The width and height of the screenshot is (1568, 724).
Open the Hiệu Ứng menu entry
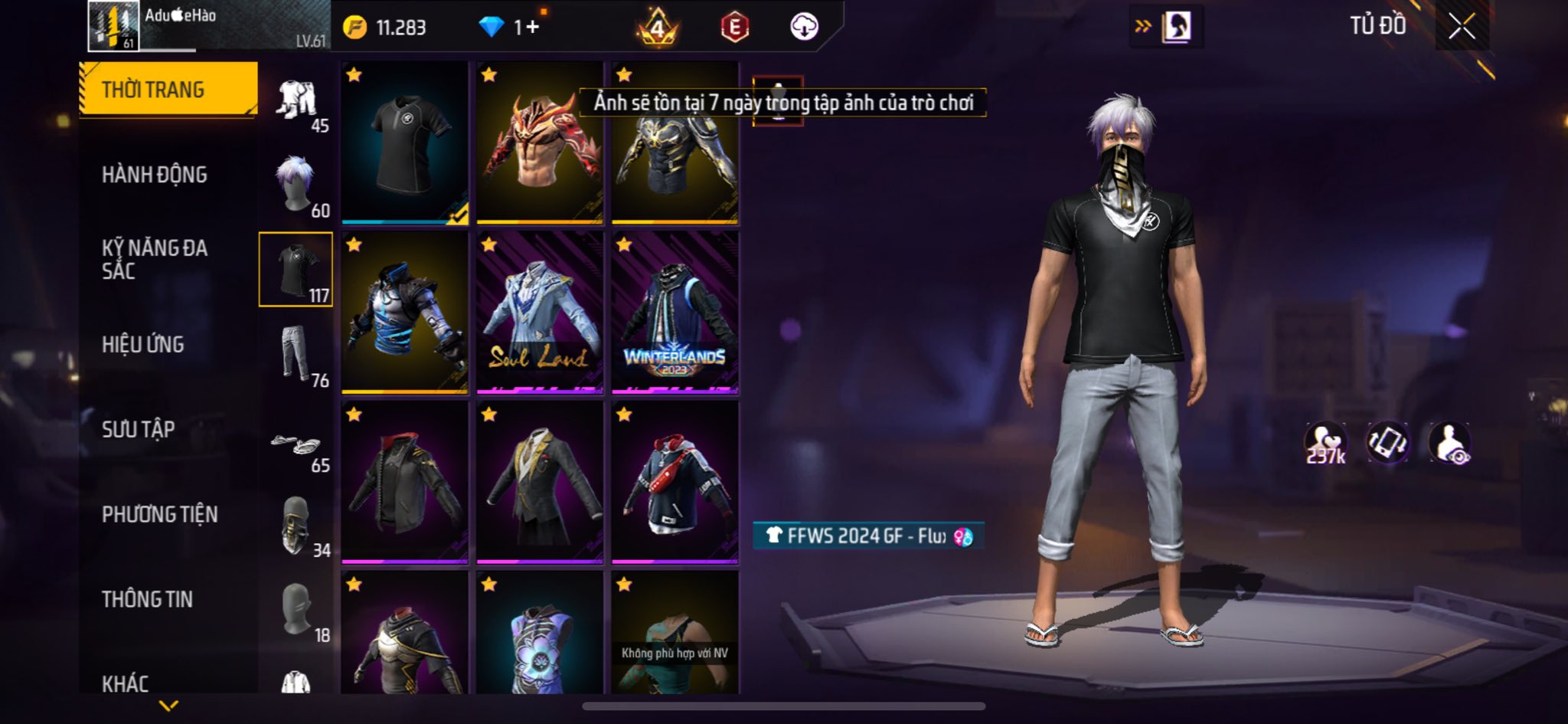(142, 345)
